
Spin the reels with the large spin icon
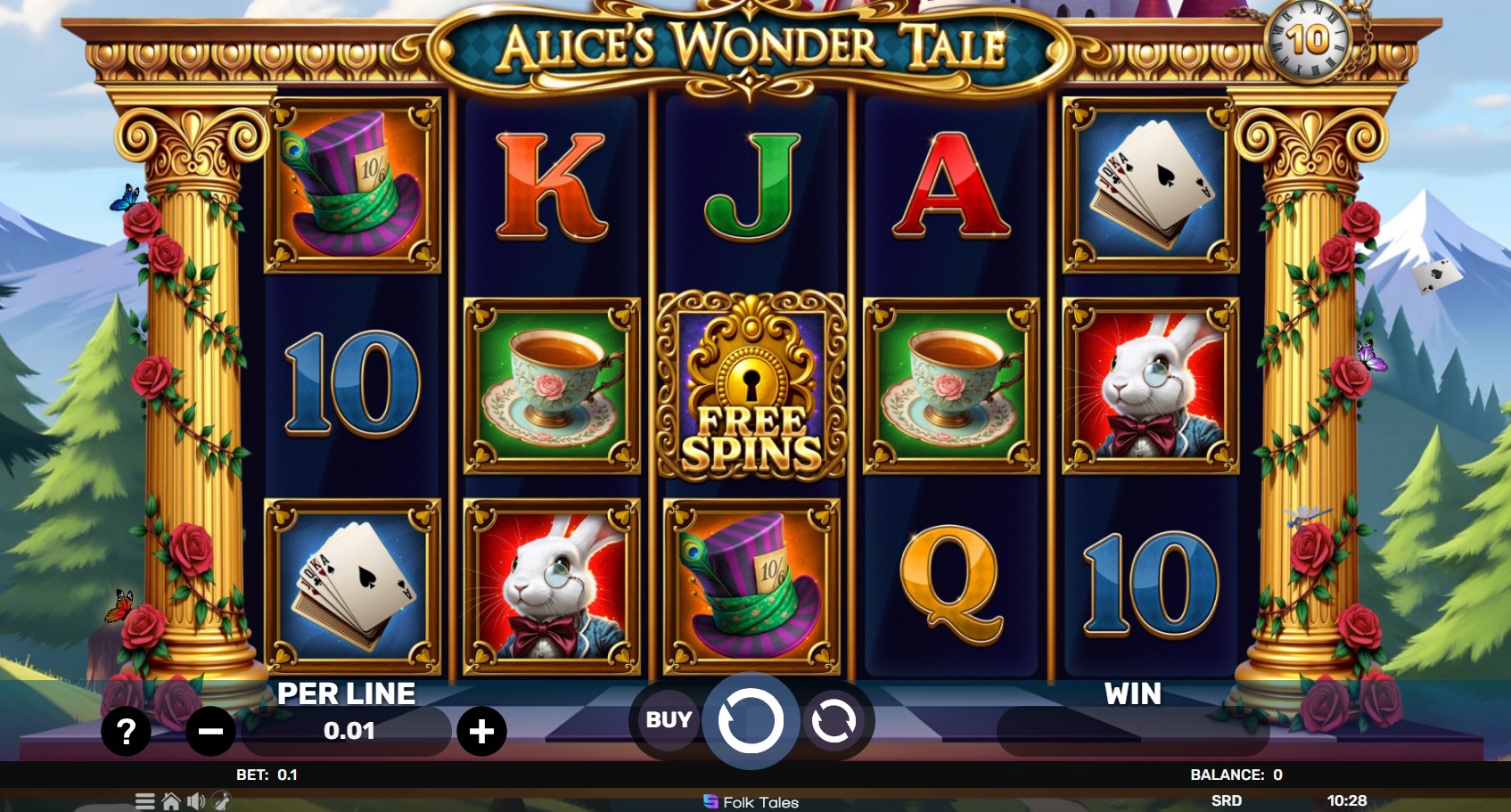pos(751,719)
